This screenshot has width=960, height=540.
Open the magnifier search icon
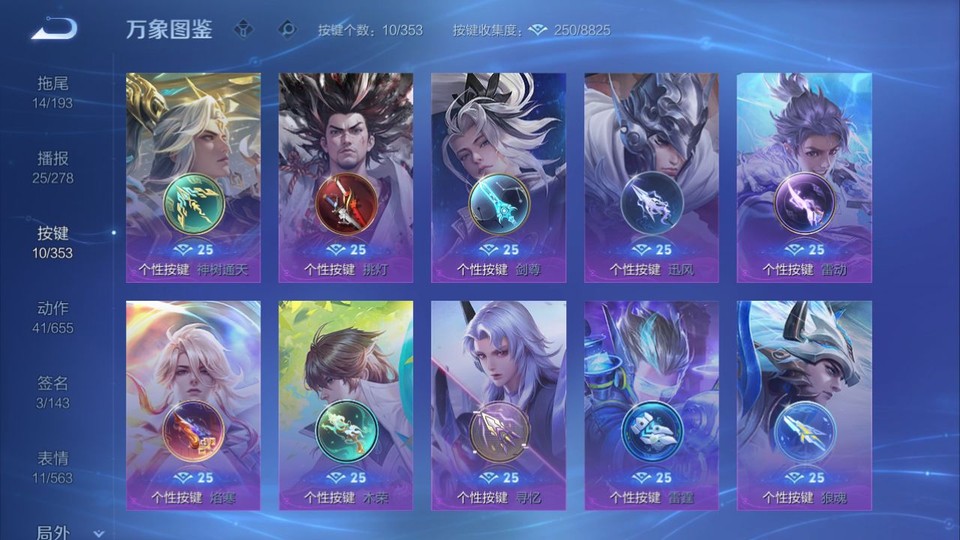(287, 29)
